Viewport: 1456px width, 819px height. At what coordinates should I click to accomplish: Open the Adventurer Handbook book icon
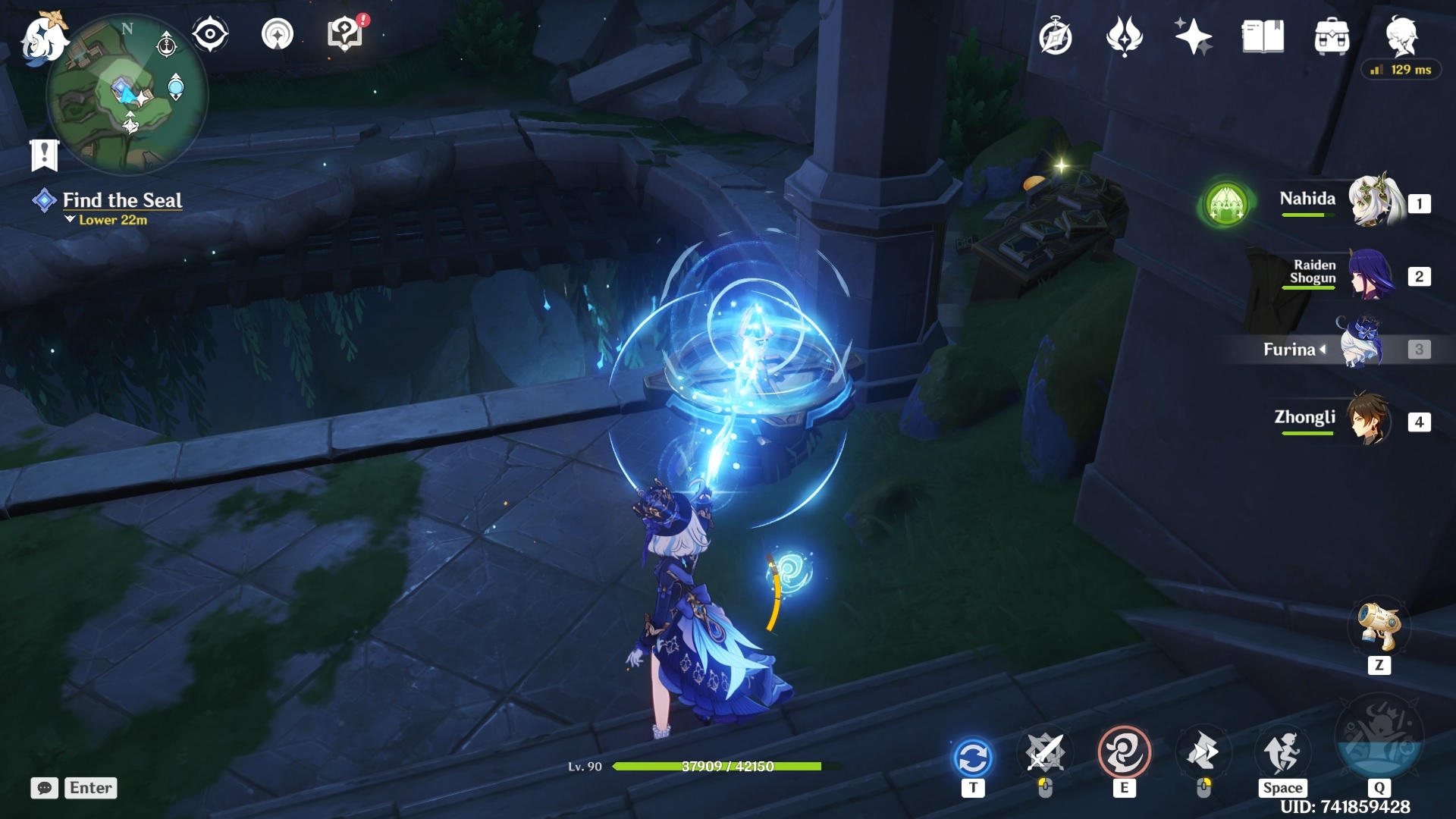click(x=1263, y=36)
